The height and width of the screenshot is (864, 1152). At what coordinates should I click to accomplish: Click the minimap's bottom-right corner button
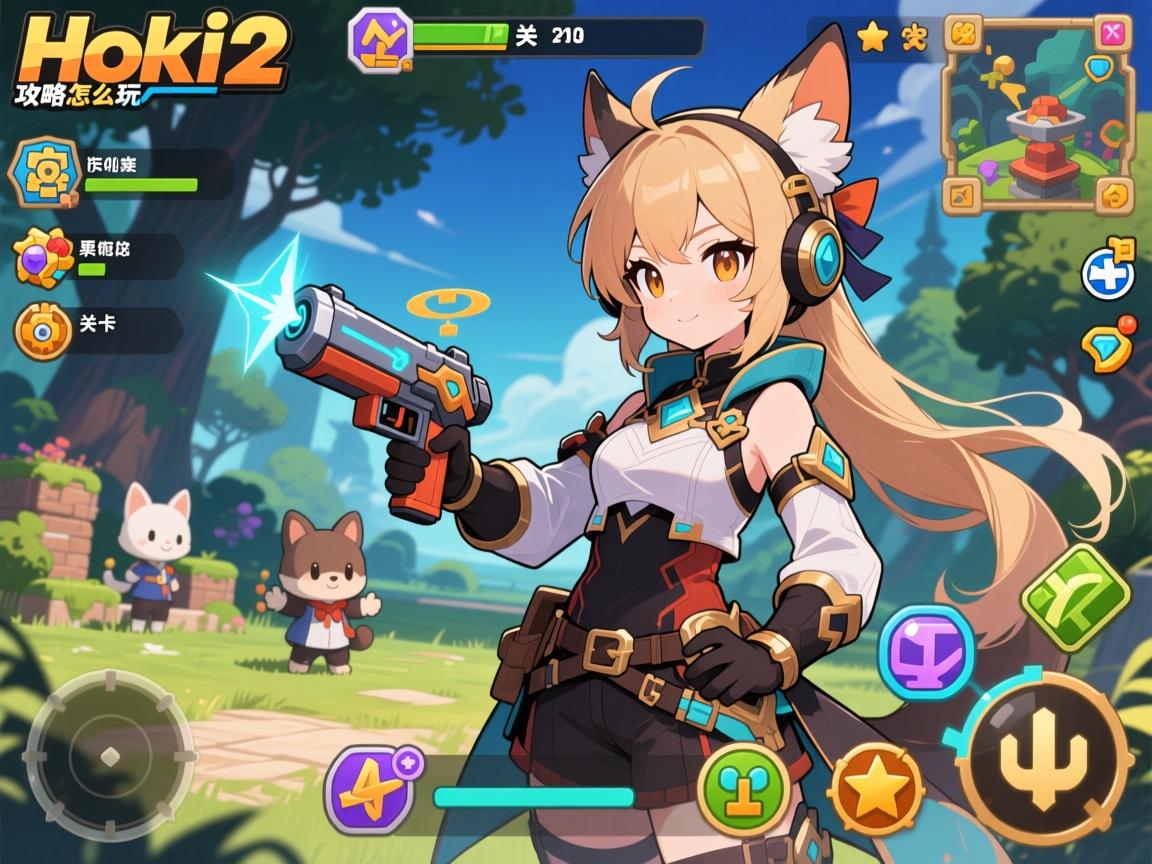click(1113, 194)
